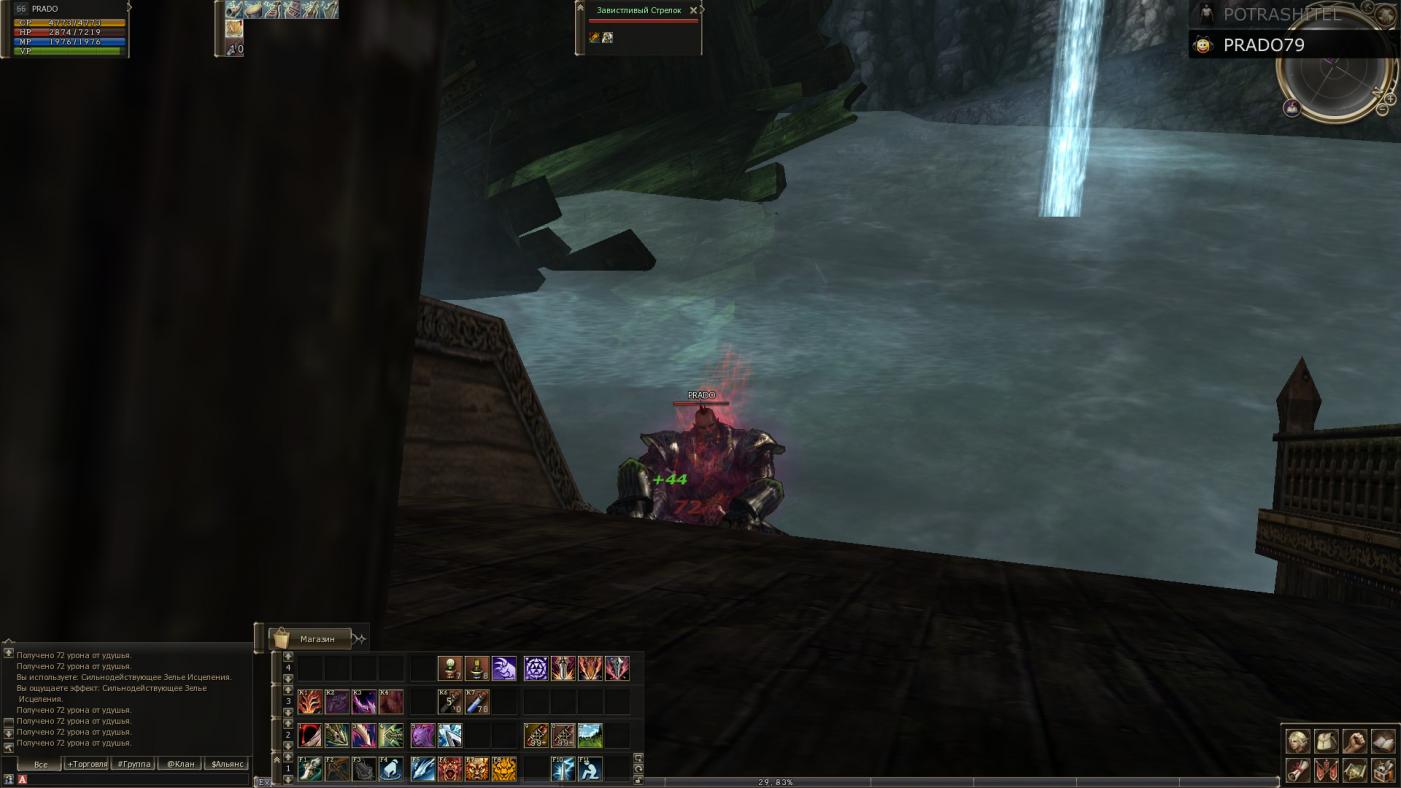Open the $Альянс chat tab
The width and height of the screenshot is (1401, 788).
[228, 764]
